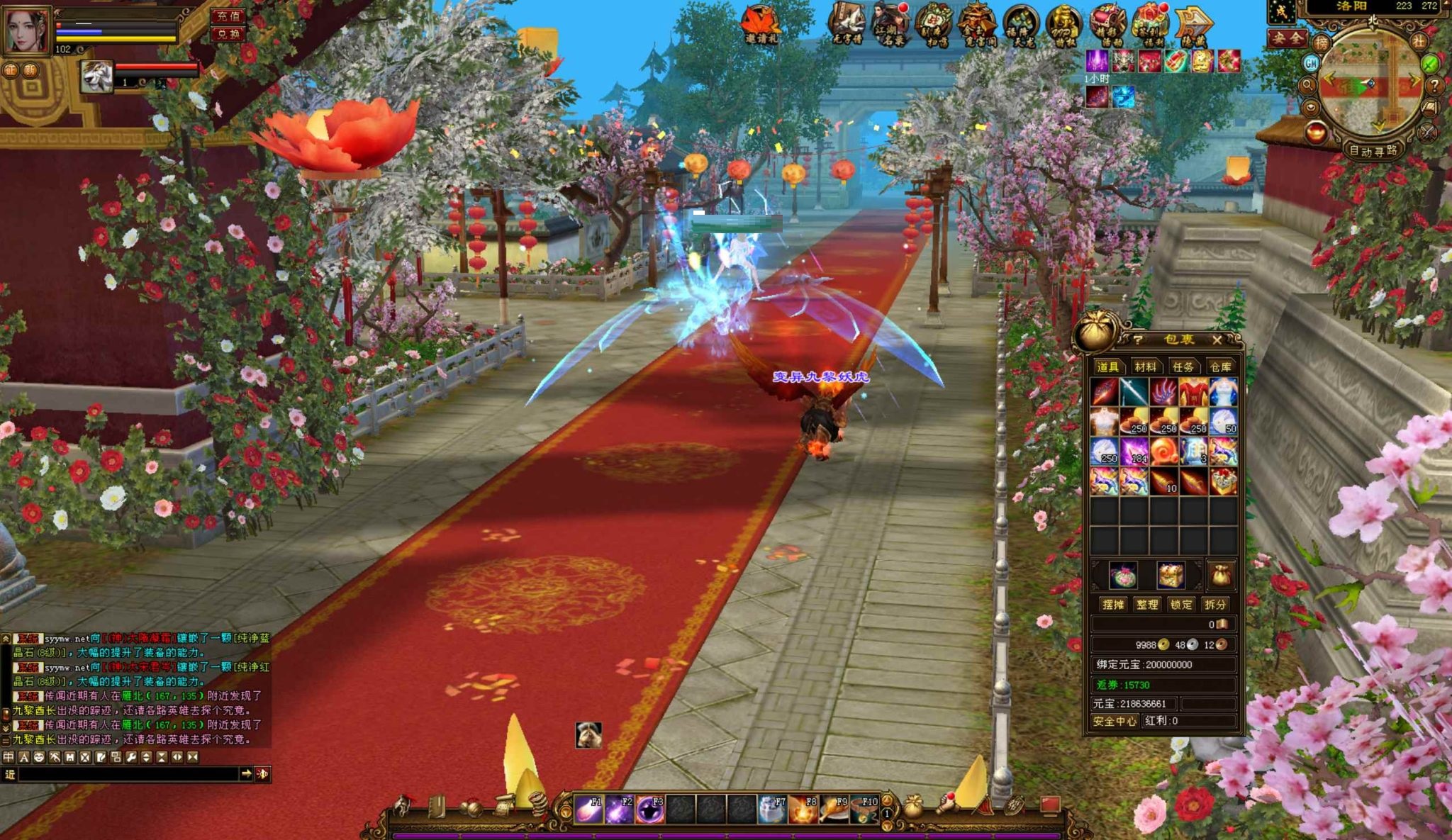Select the gift box item in the bag
Image resolution: width=1452 pixels, height=840 pixels.
pyautogui.click(x=1223, y=482)
